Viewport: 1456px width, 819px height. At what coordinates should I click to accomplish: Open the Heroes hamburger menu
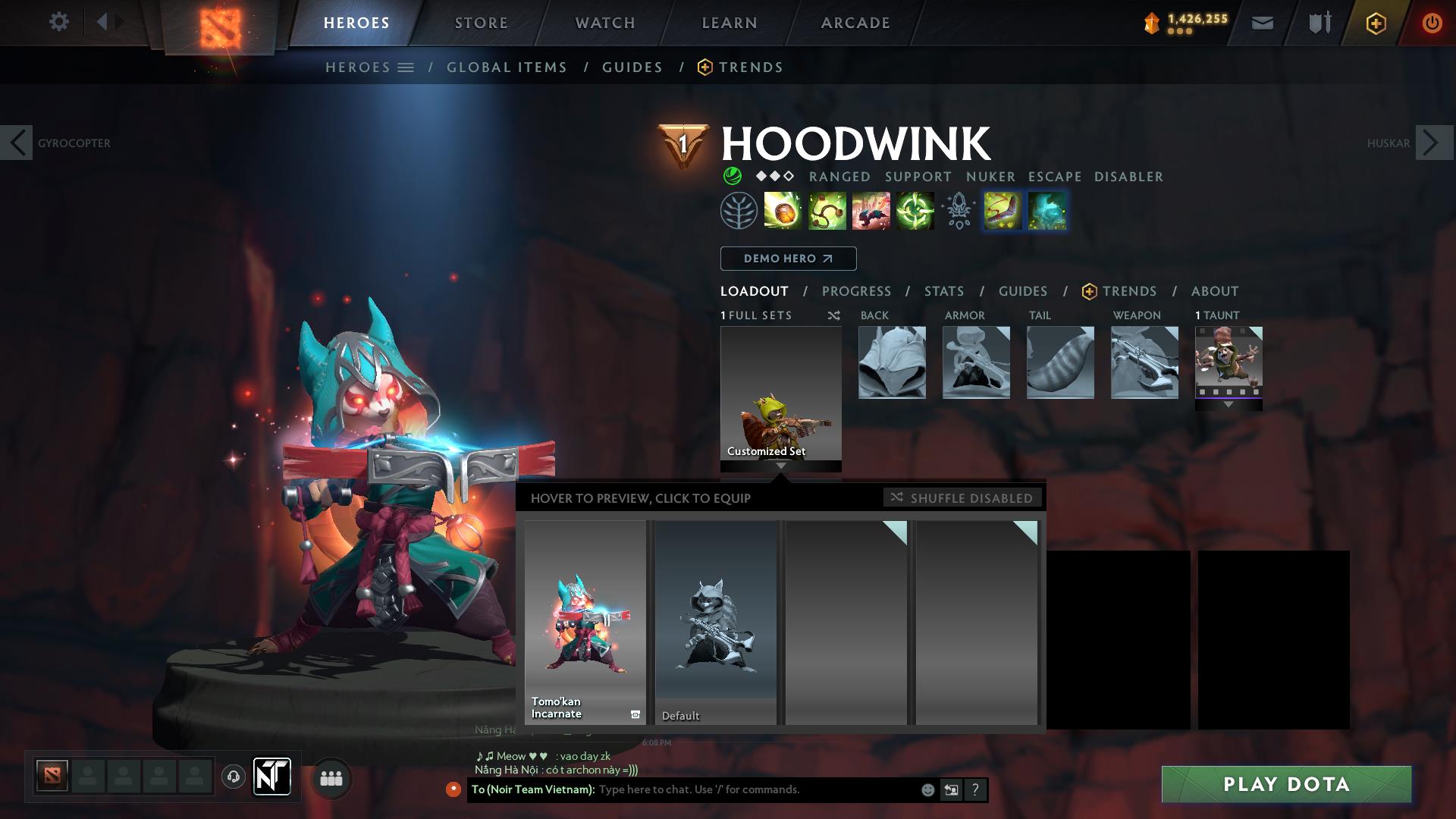click(x=406, y=67)
